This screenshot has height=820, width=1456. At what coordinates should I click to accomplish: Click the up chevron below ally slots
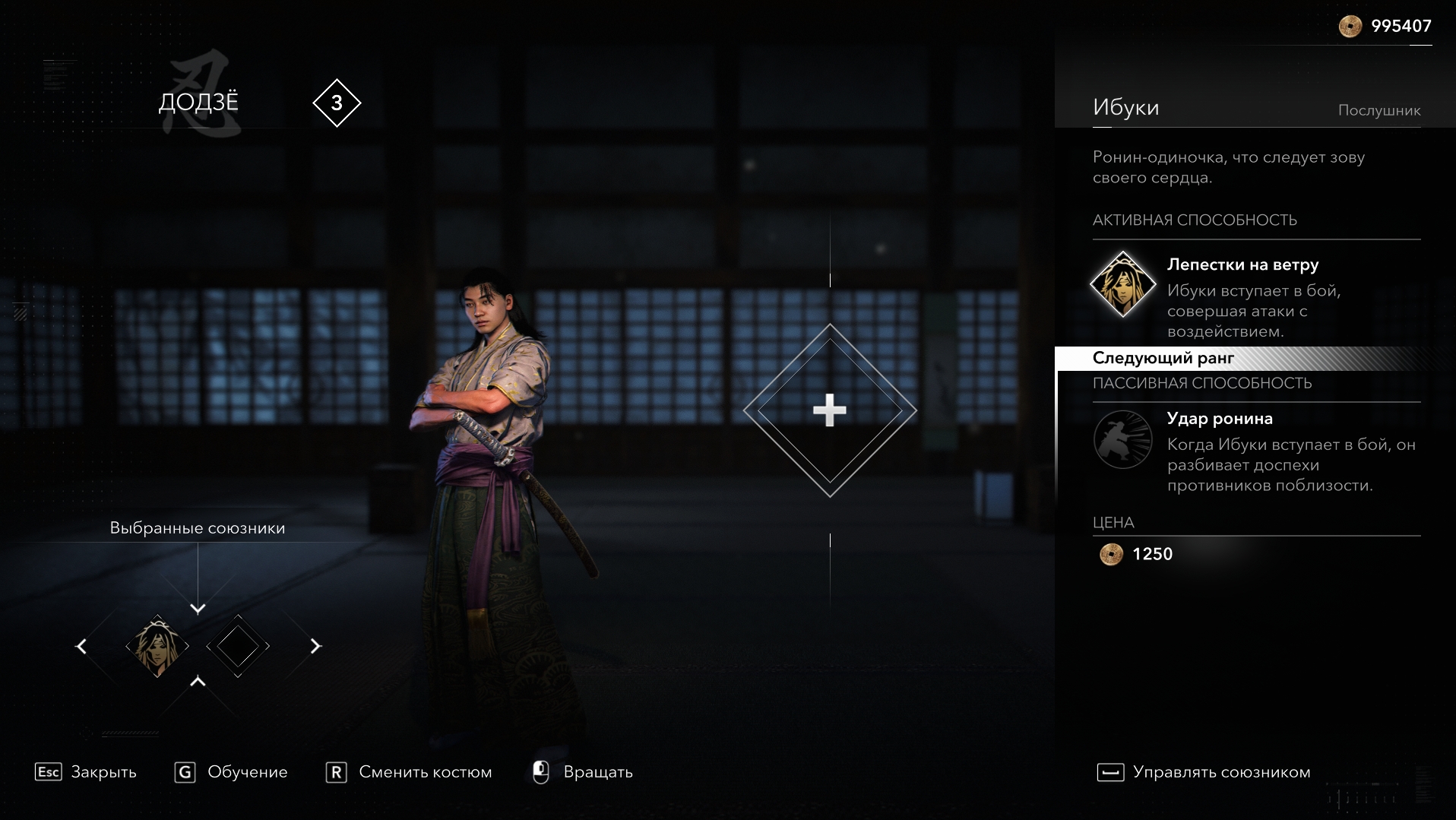(x=198, y=682)
